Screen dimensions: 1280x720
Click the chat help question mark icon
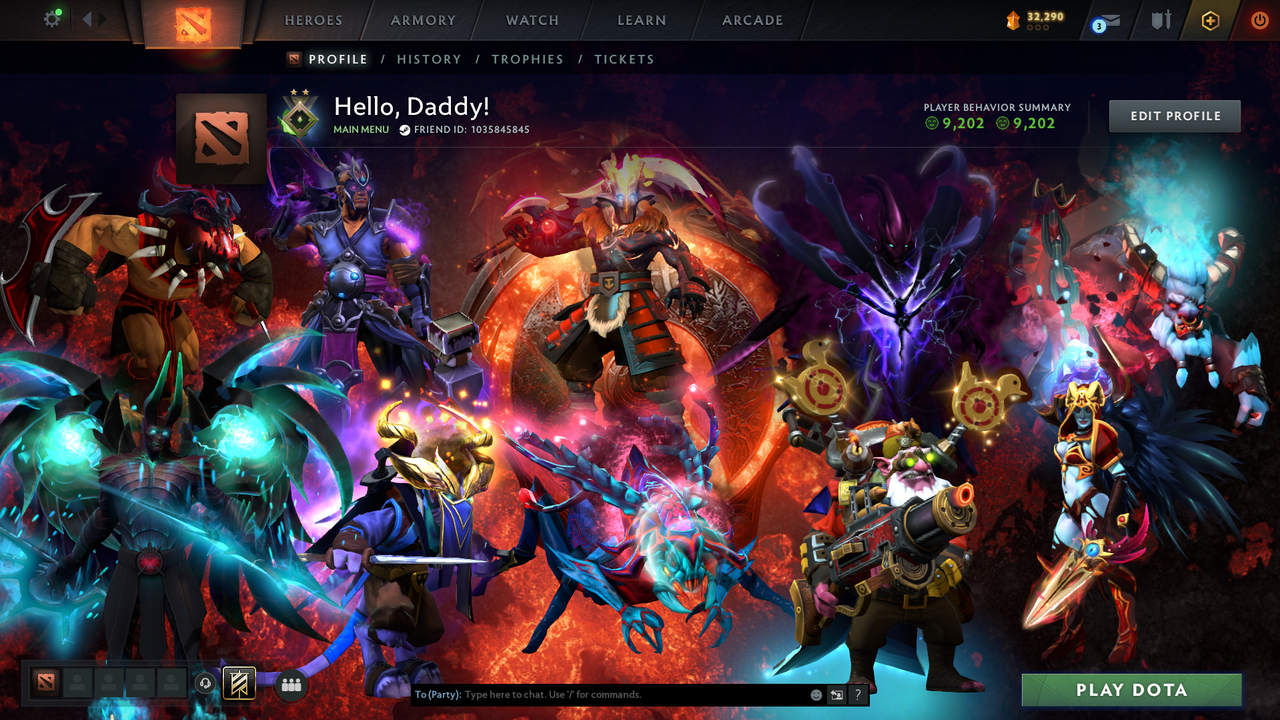click(857, 693)
